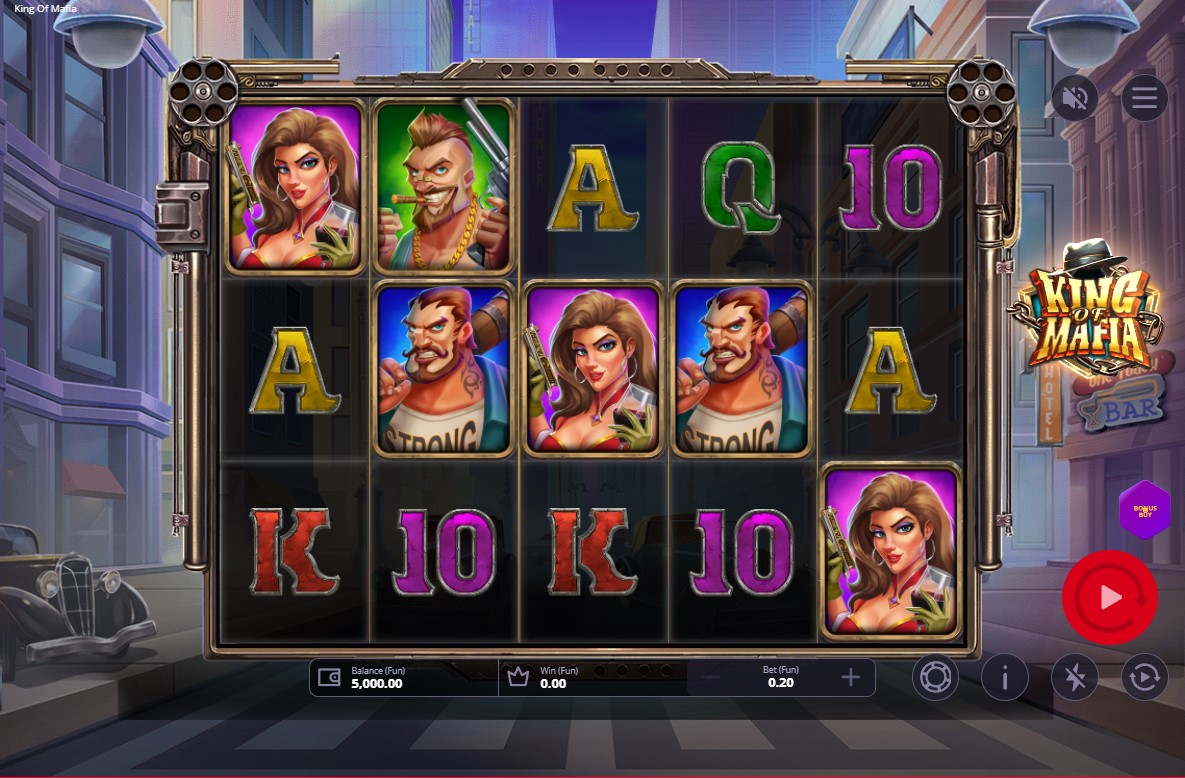The height and width of the screenshot is (778, 1185).
Task: Show the game info paytable
Action: 1005,678
